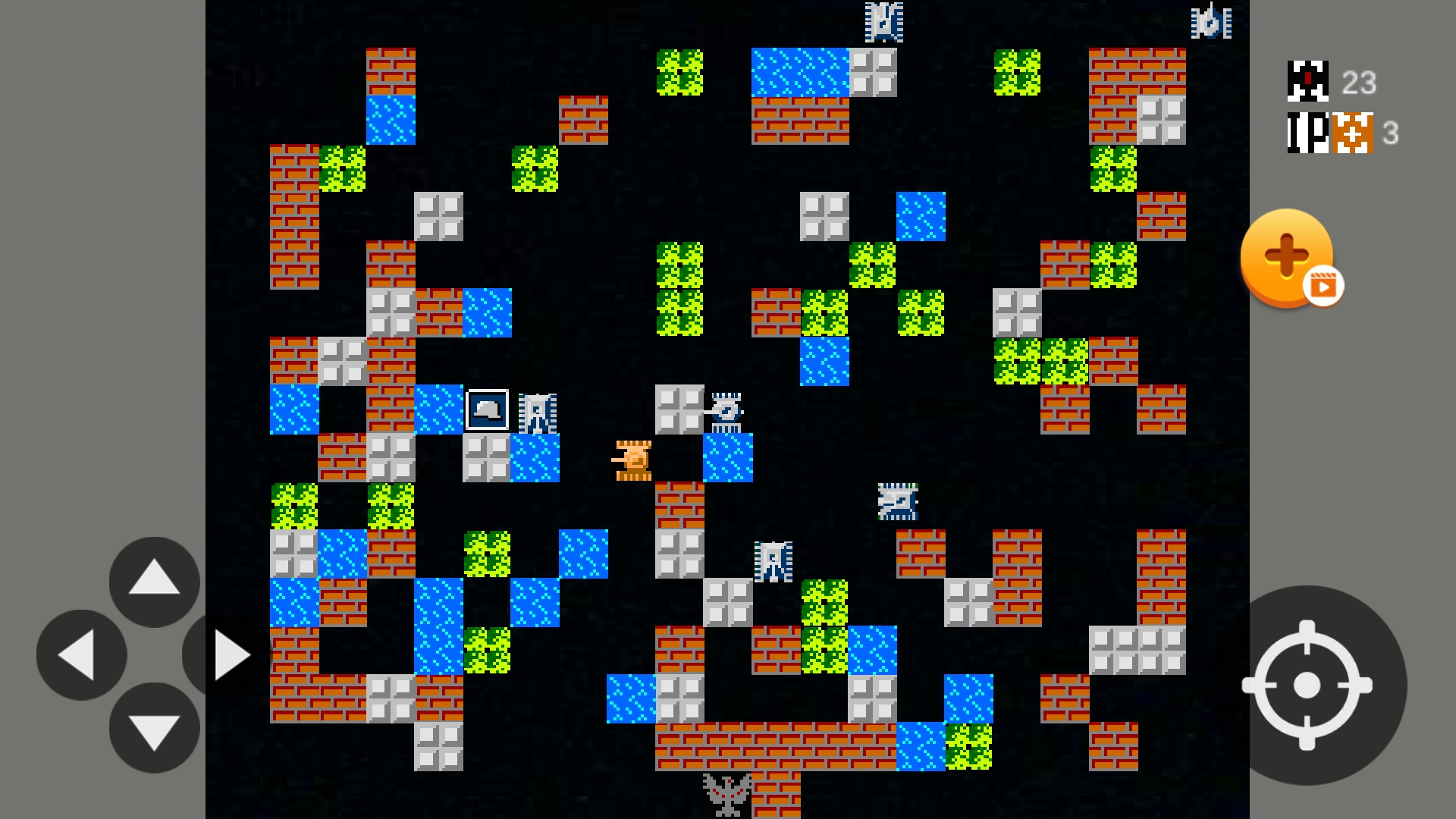1456x819 pixels.
Task: Tap the orange plus floating button
Action: click(1286, 256)
